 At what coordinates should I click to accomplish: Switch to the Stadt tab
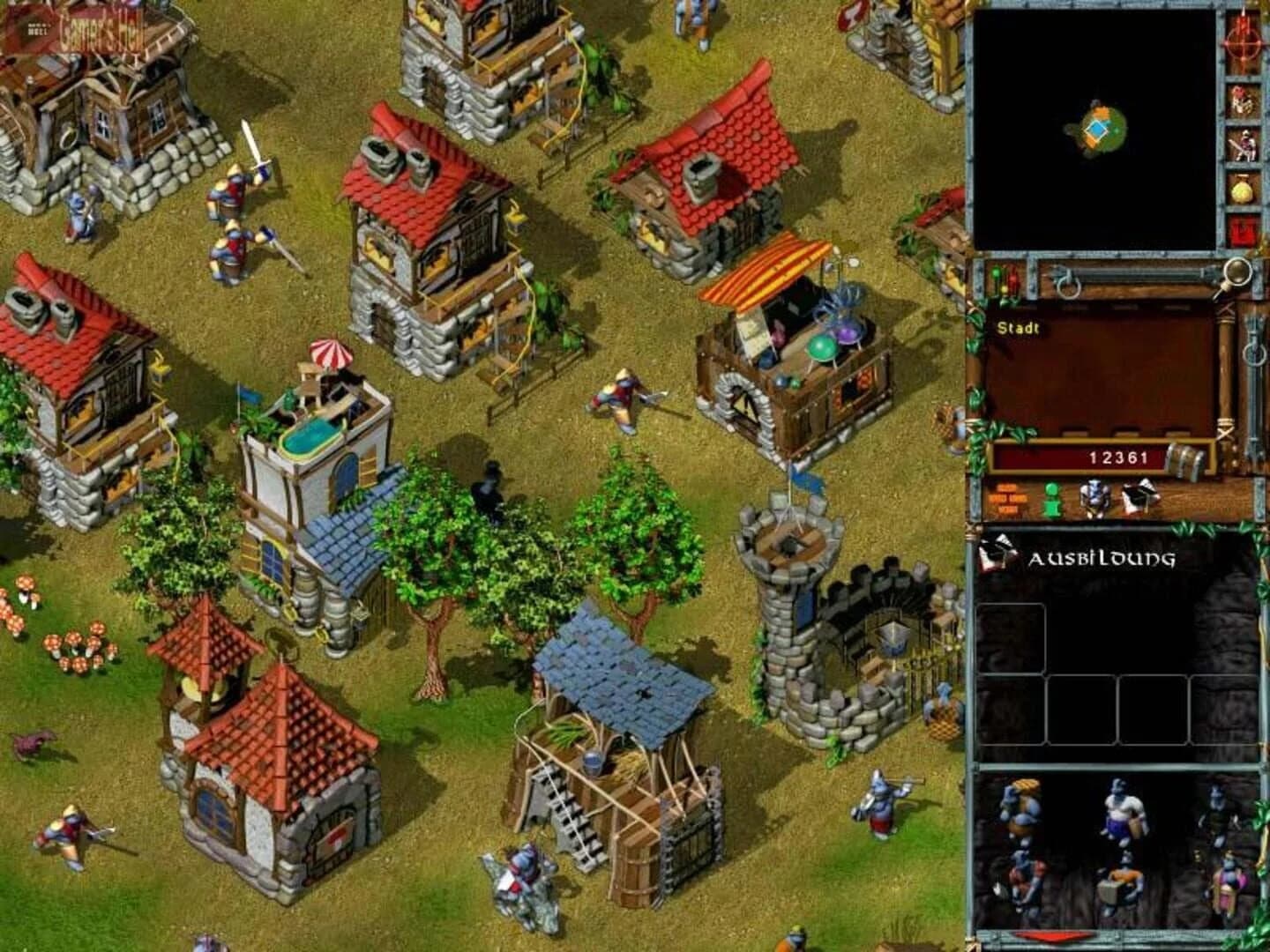click(x=1019, y=328)
